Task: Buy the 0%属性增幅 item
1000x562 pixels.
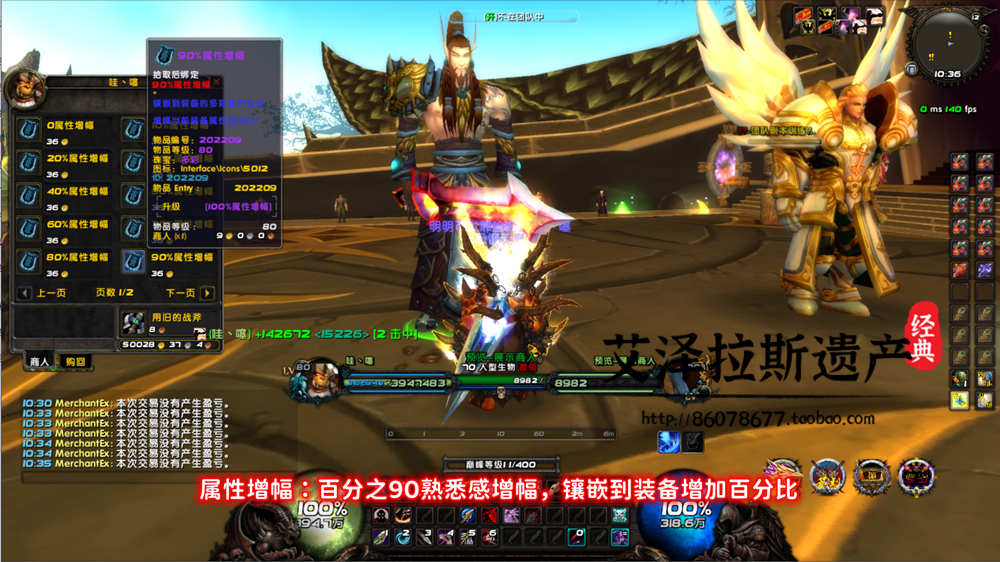Action: pos(30,131)
